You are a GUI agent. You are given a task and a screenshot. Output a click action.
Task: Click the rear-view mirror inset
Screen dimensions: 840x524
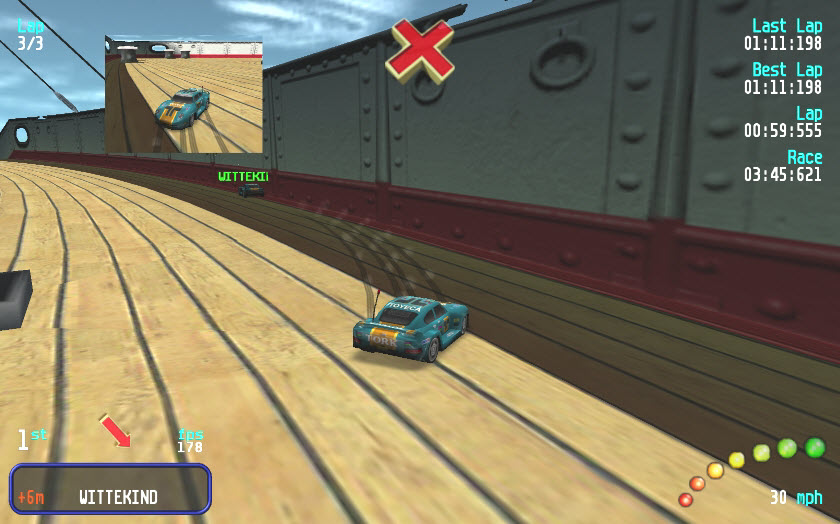[184, 95]
